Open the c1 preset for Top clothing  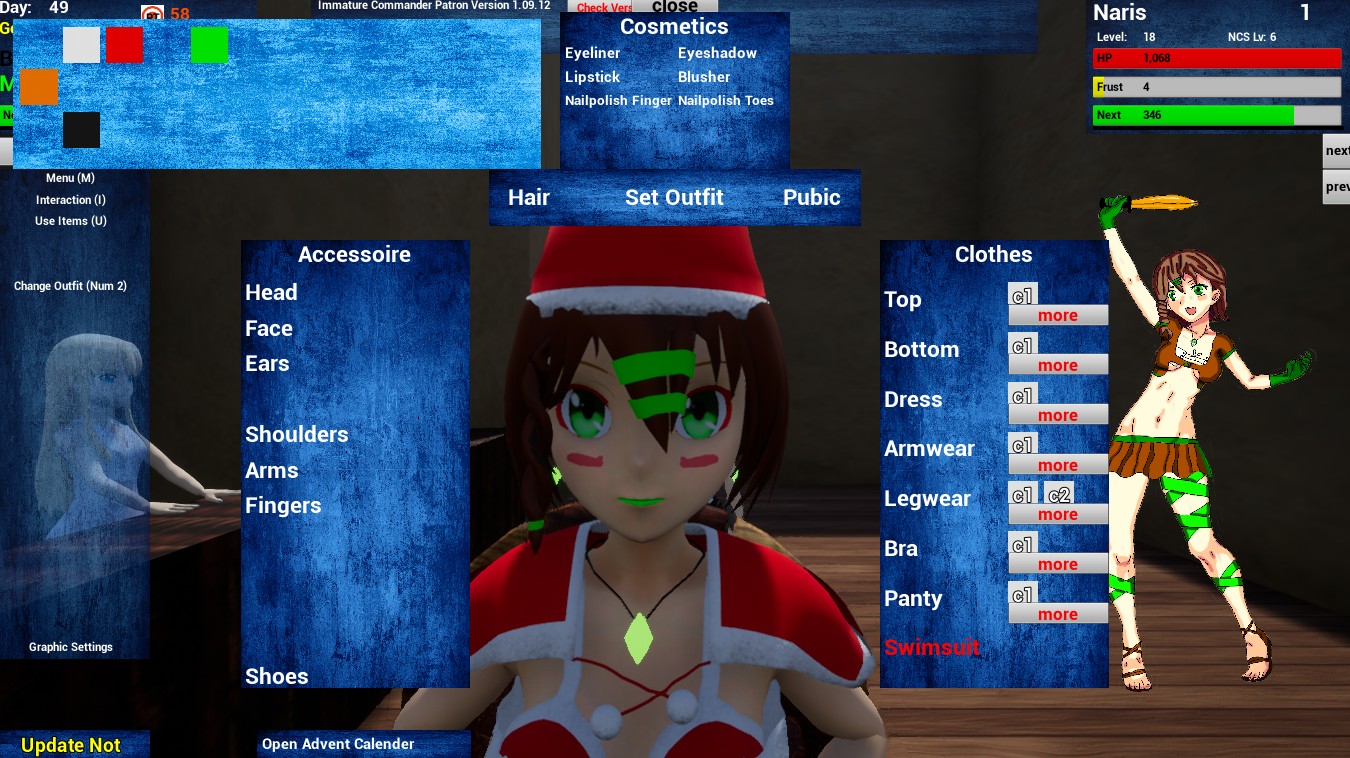click(x=1022, y=292)
